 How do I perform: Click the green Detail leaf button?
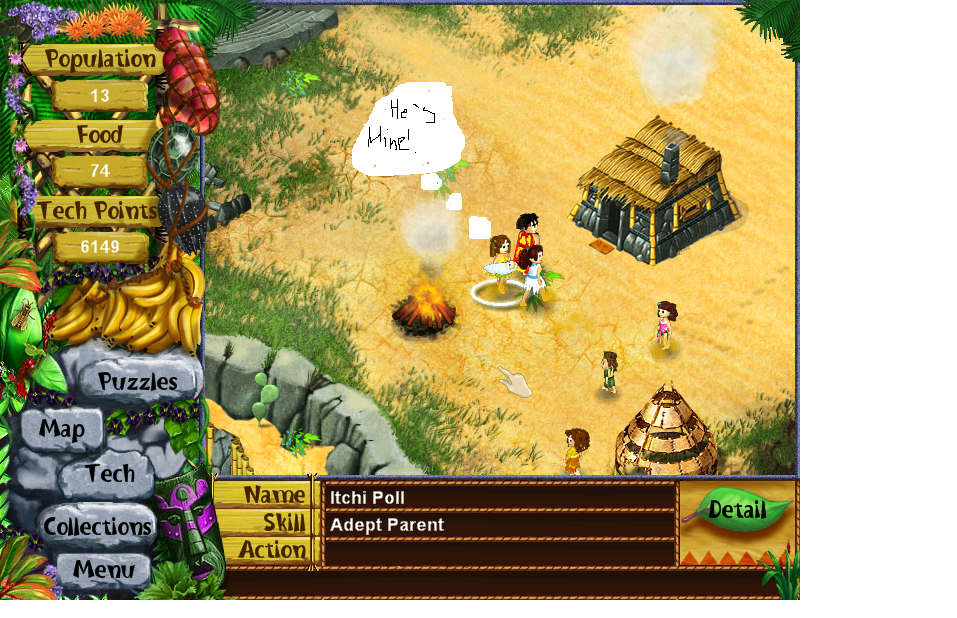[x=737, y=510]
